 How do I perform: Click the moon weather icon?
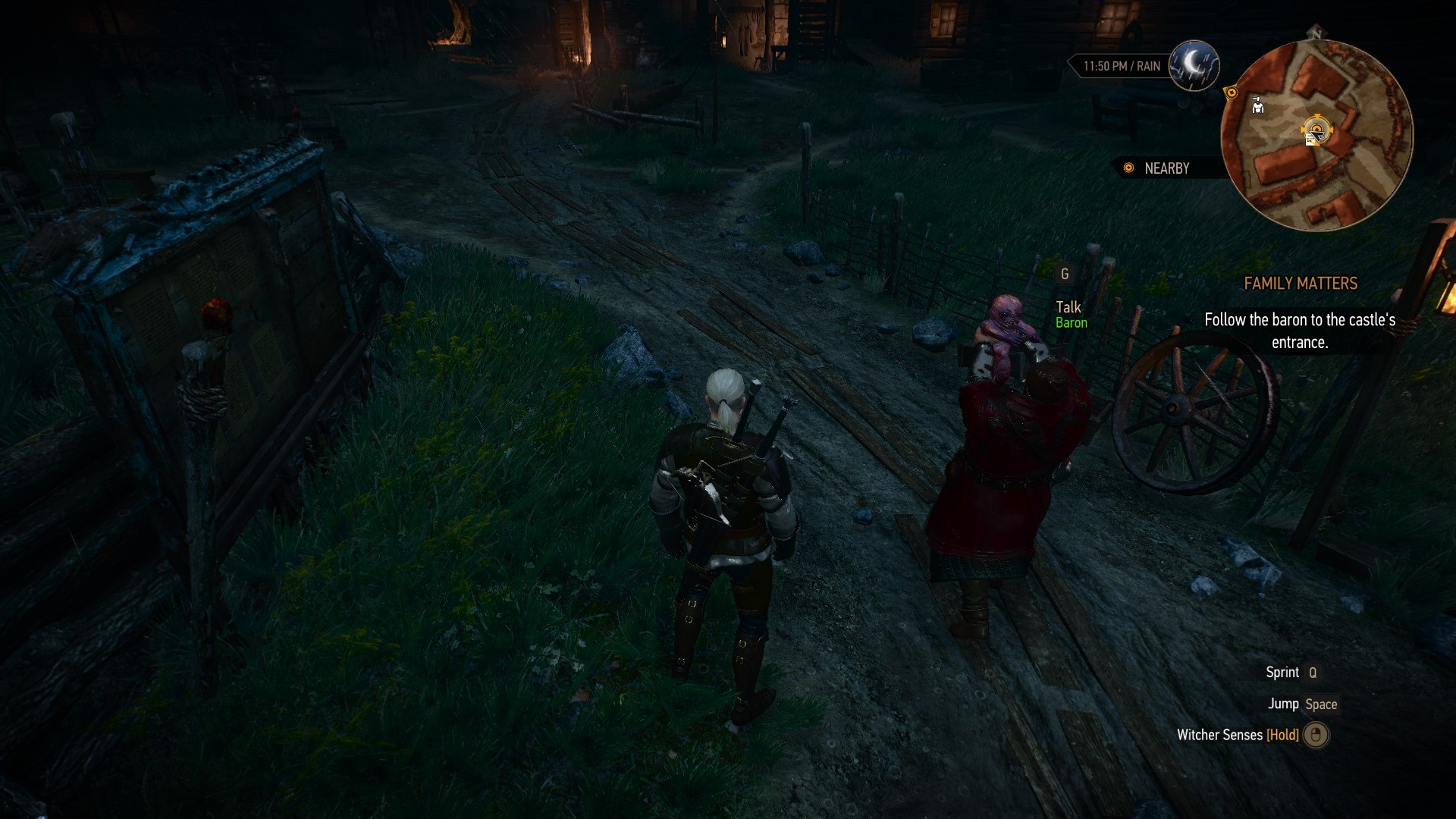pyautogui.click(x=1194, y=65)
